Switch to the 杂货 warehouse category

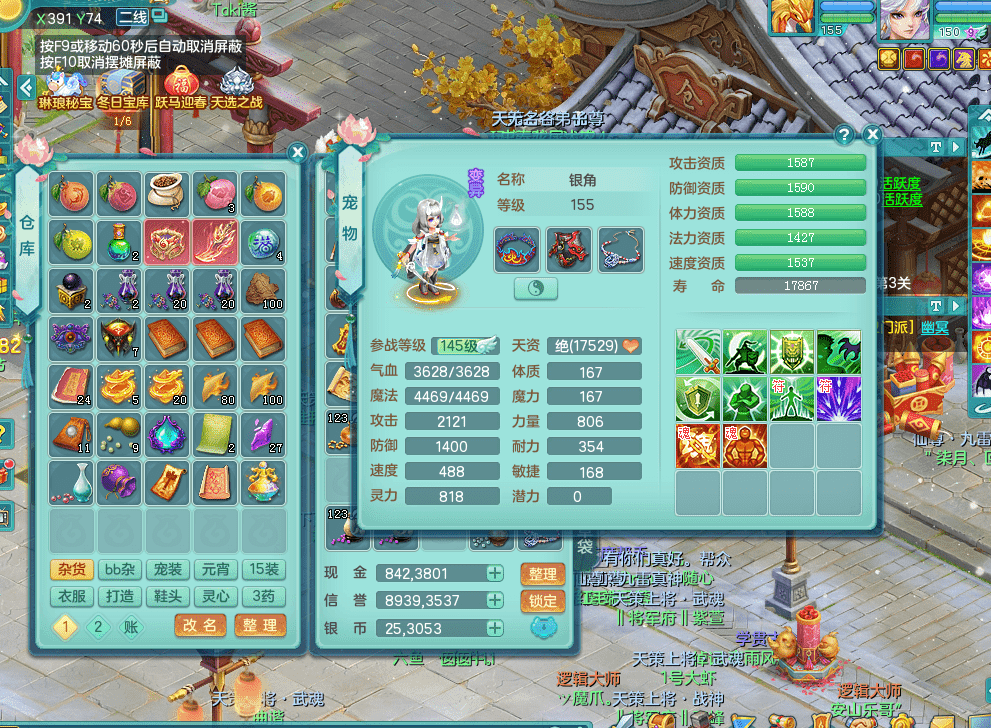click(x=73, y=570)
